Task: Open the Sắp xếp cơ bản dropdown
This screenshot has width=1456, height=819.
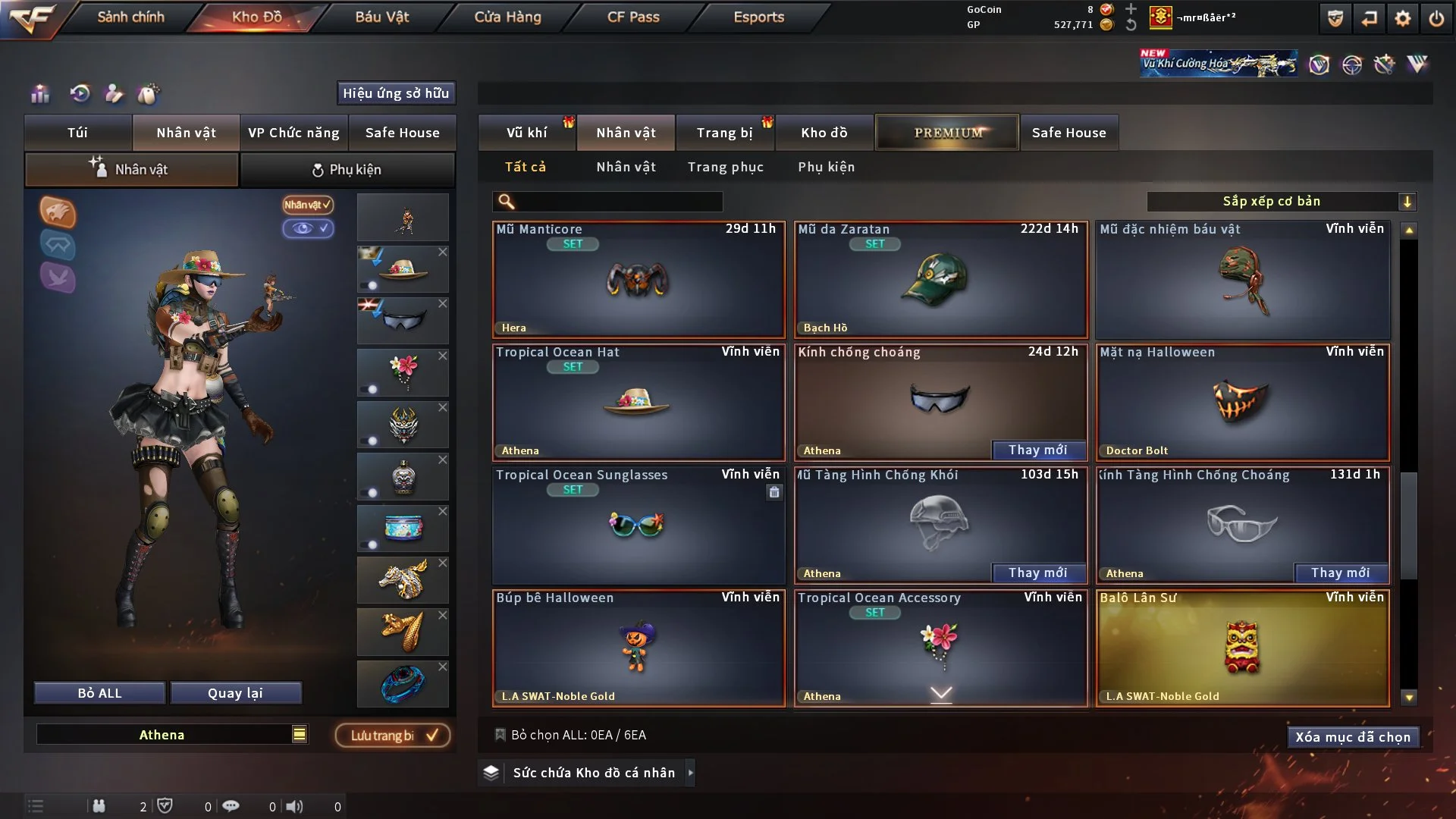Action: coord(1281,201)
